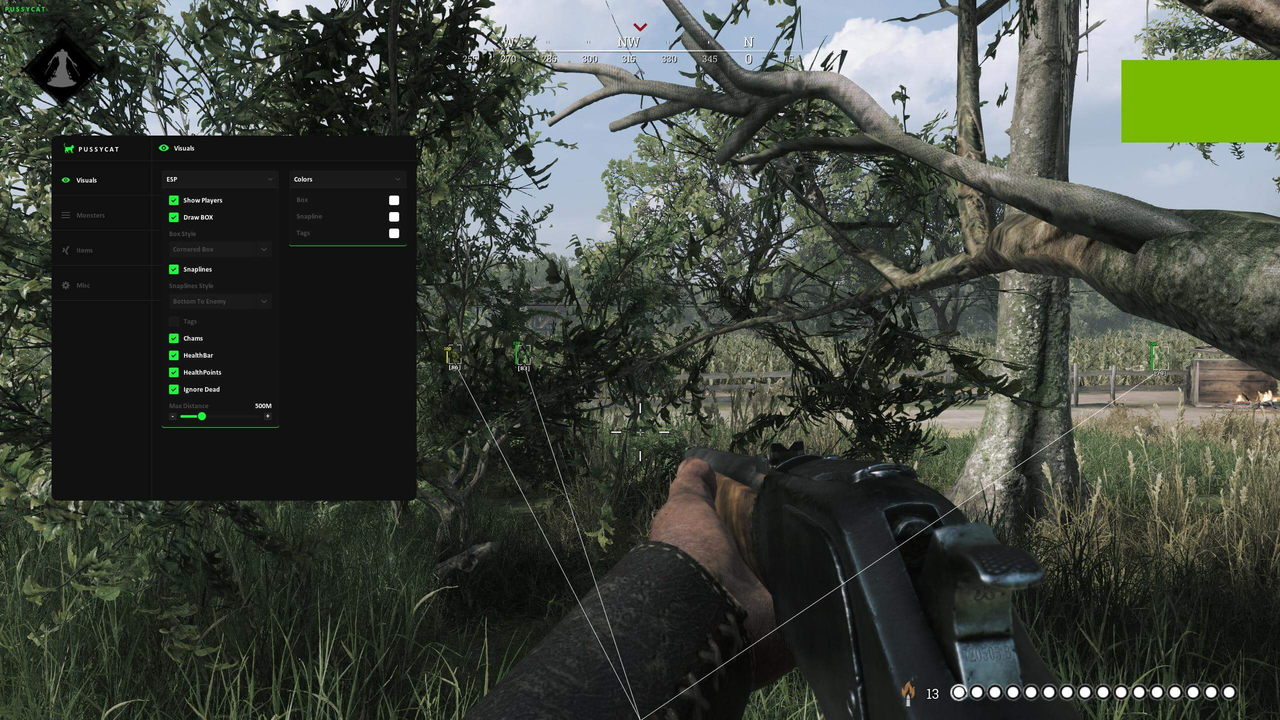Image resolution: width=1280 pixels, height=720 pixels.
Task: Collapse the ESP section chevron
Action: point(270,179)
